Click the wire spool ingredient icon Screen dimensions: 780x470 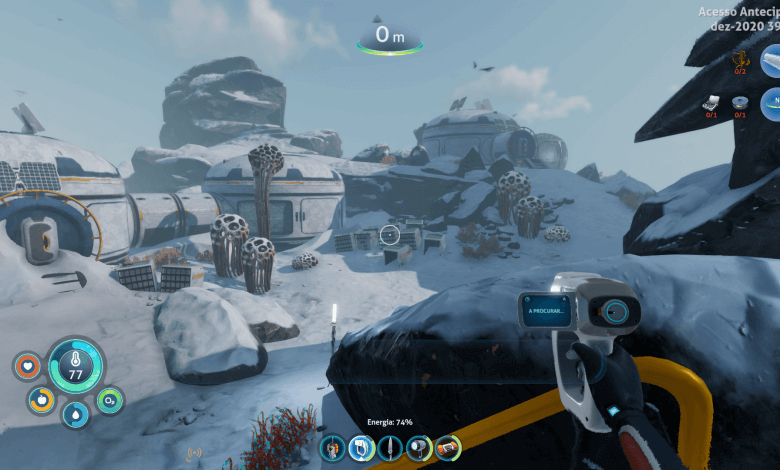[x=741, y=102]
